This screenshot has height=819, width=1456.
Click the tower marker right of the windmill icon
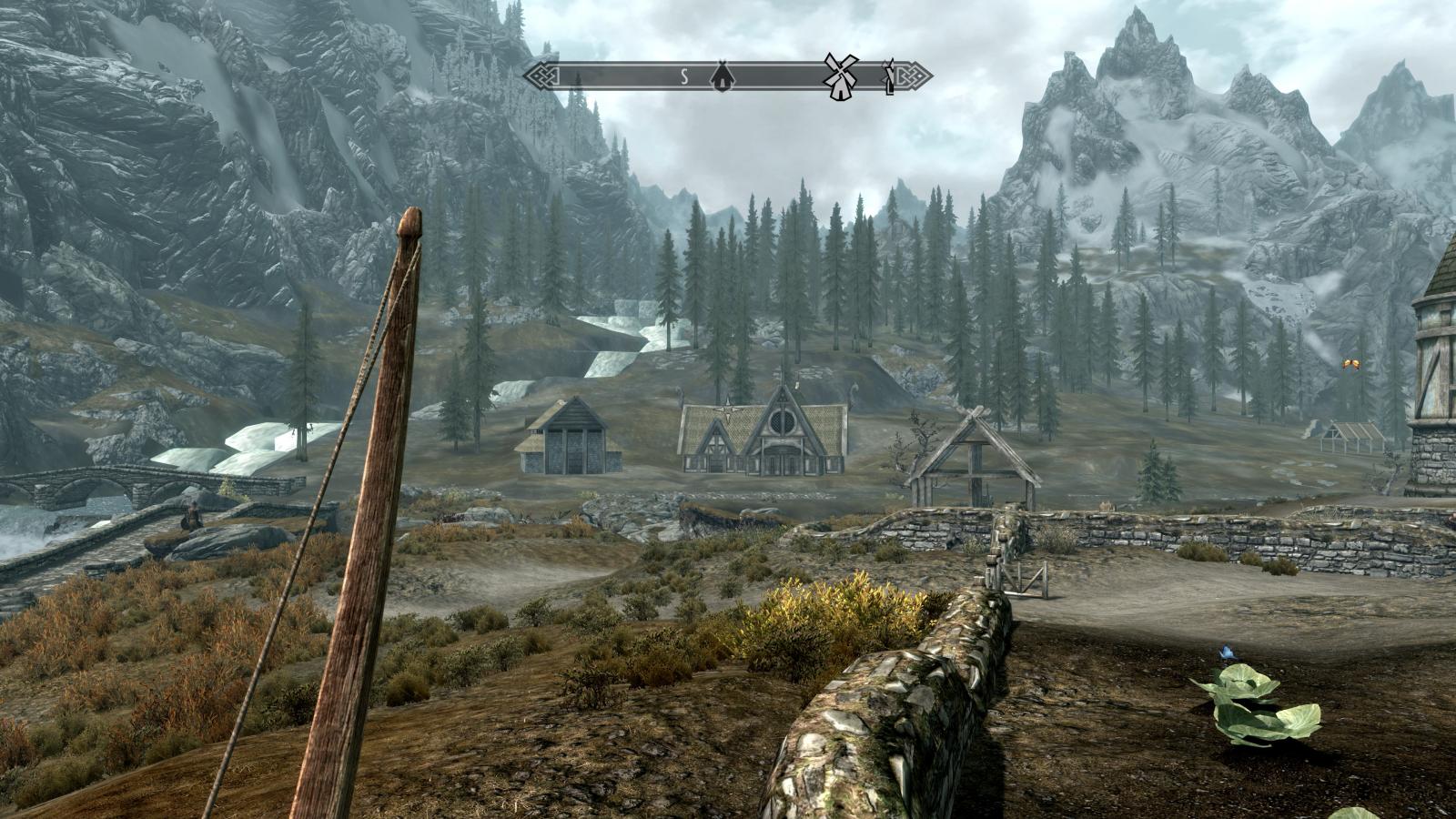point(889,77)
